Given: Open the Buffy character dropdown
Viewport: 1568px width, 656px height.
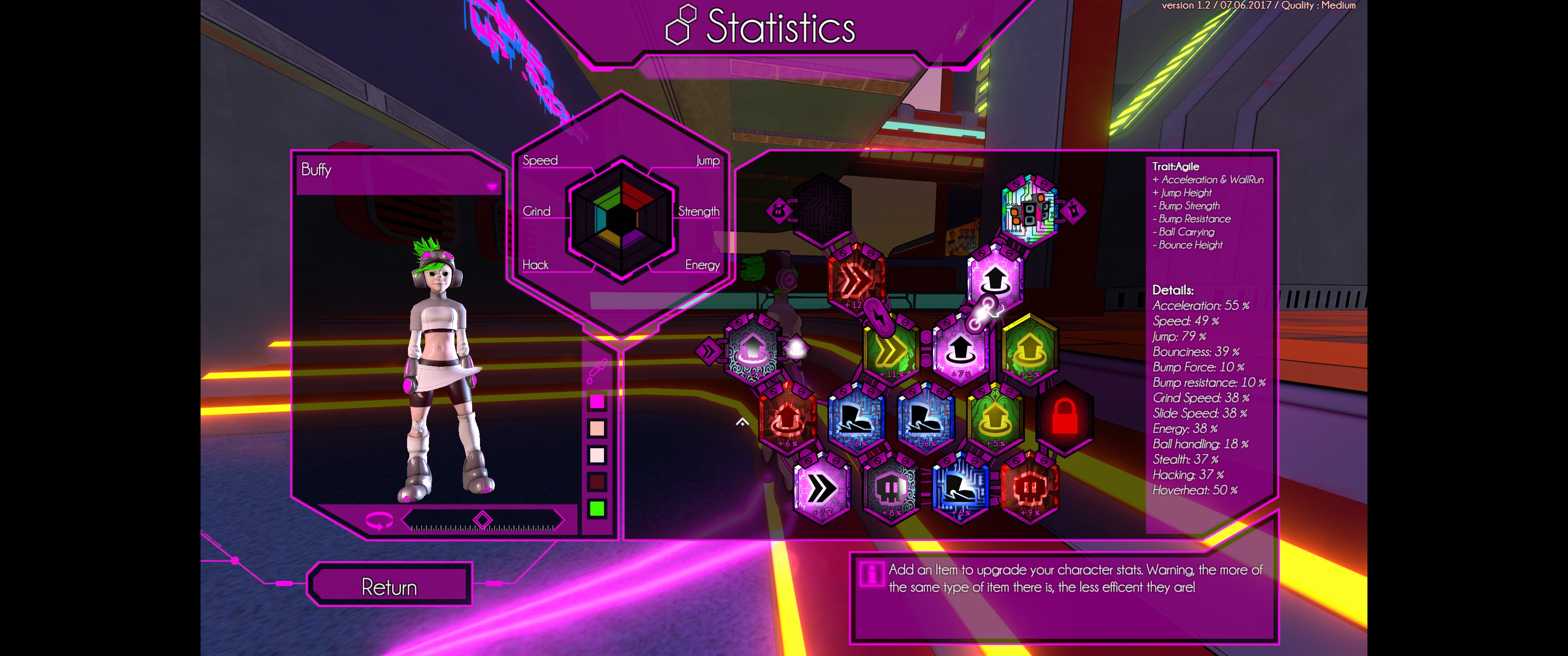Looking at the screenshot, I should 491,186.
